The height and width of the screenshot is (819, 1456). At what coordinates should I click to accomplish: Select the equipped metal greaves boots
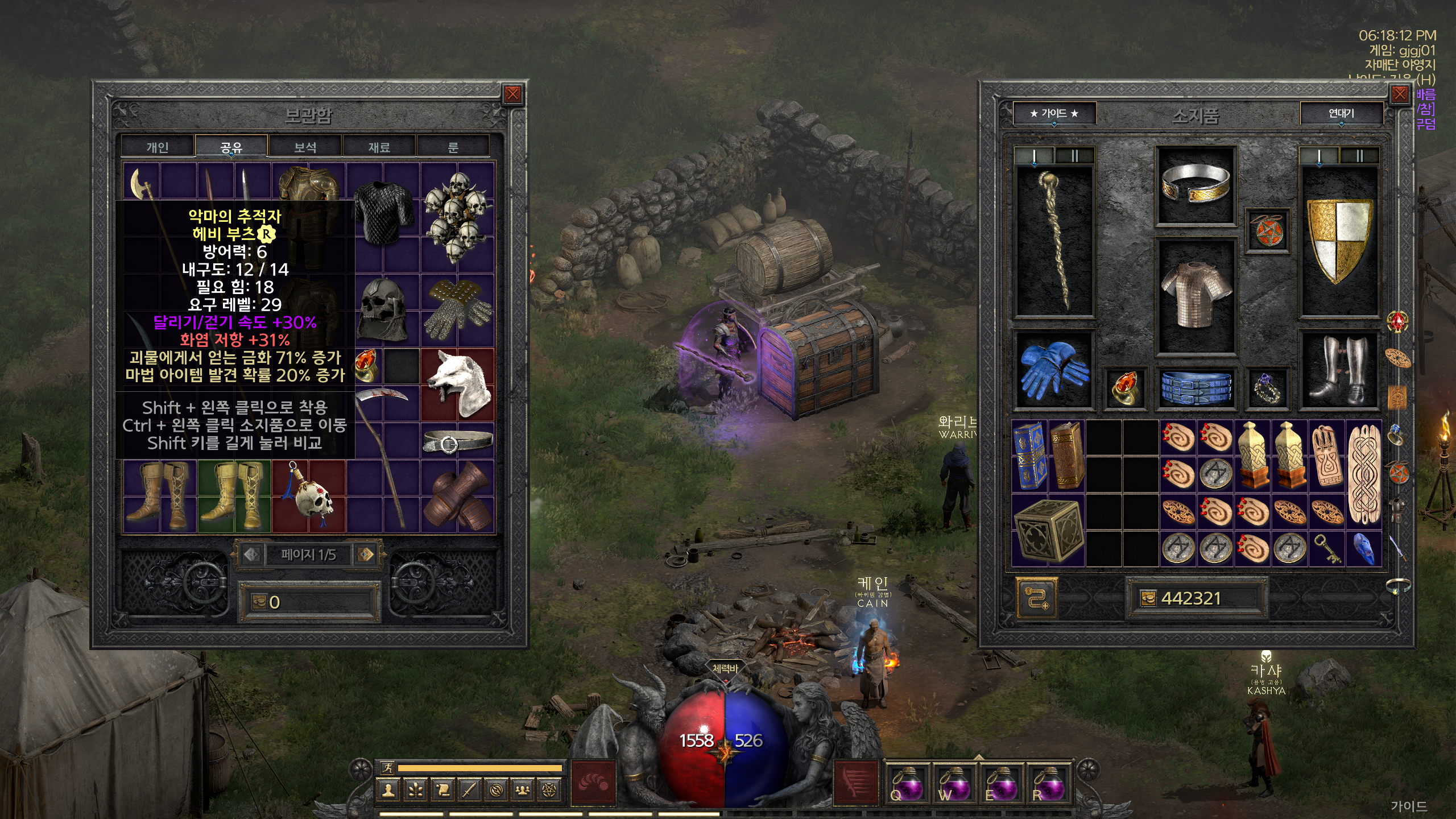coord(1339,370)
